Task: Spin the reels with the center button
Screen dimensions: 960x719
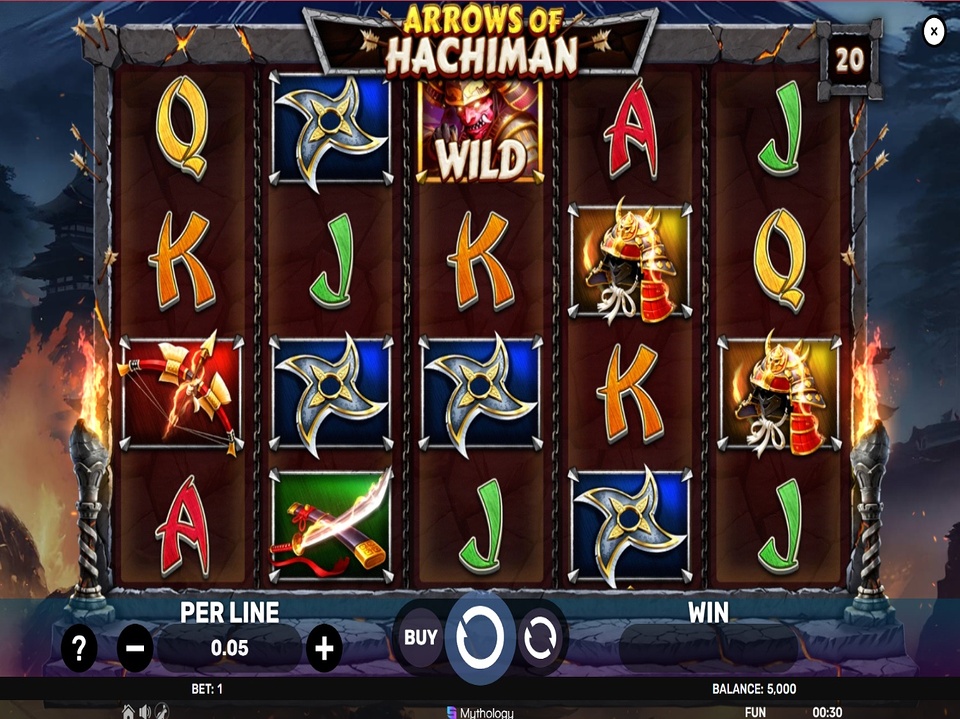Action: click(x=480, y=636)
